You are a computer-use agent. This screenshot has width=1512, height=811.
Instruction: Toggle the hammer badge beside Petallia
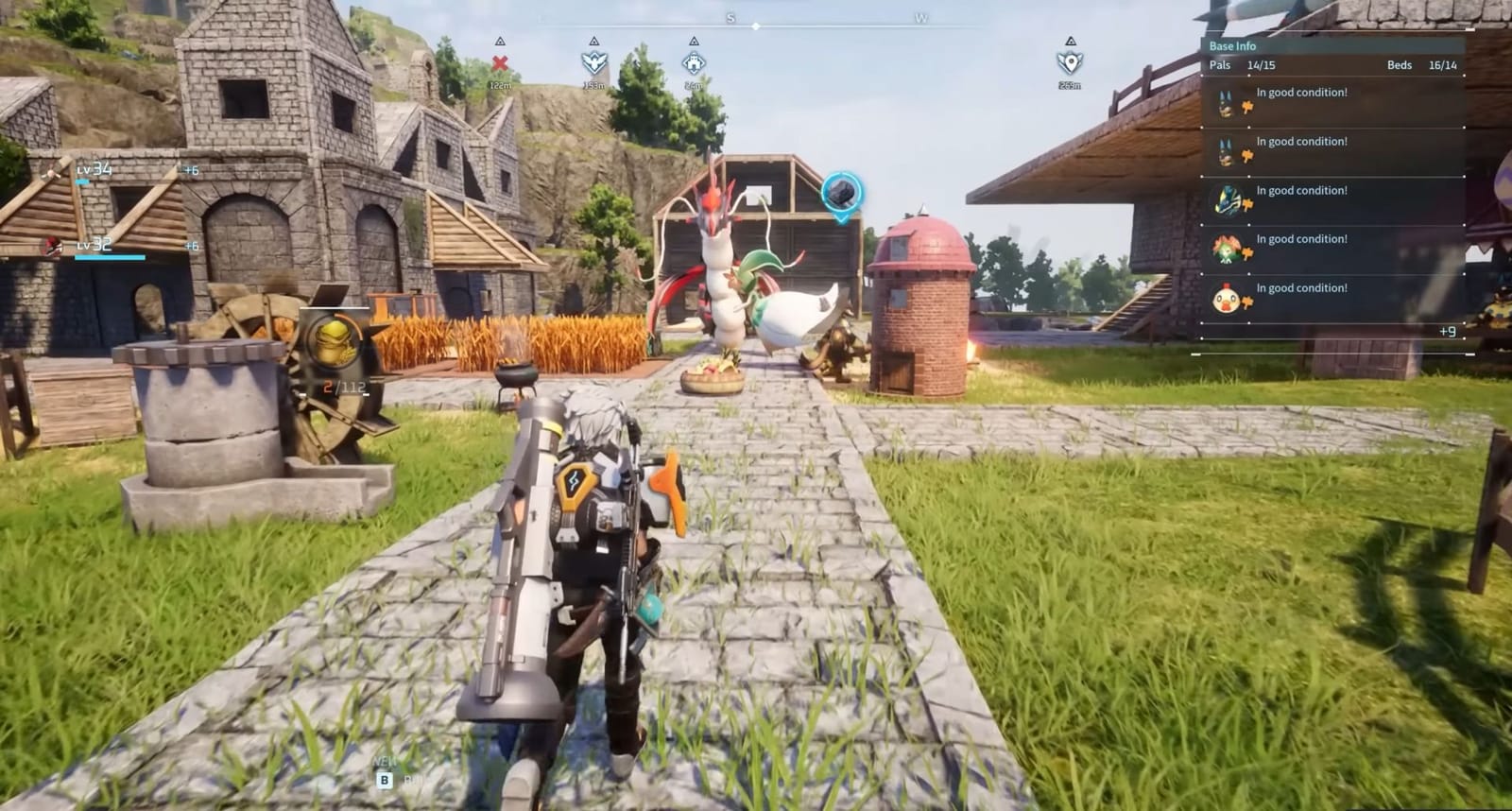[1247, 251]
